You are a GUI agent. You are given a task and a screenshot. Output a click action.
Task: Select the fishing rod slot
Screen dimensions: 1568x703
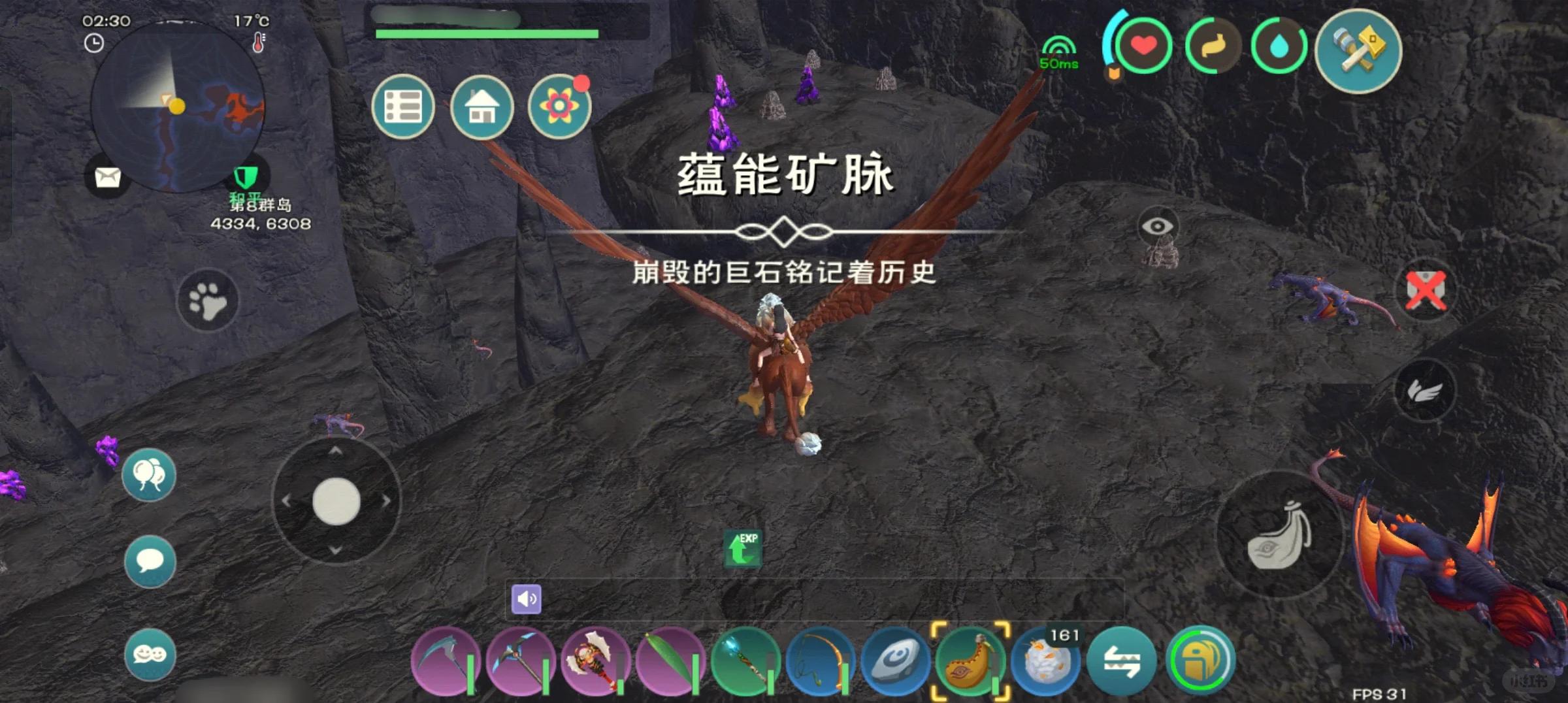tap(821, 661)
